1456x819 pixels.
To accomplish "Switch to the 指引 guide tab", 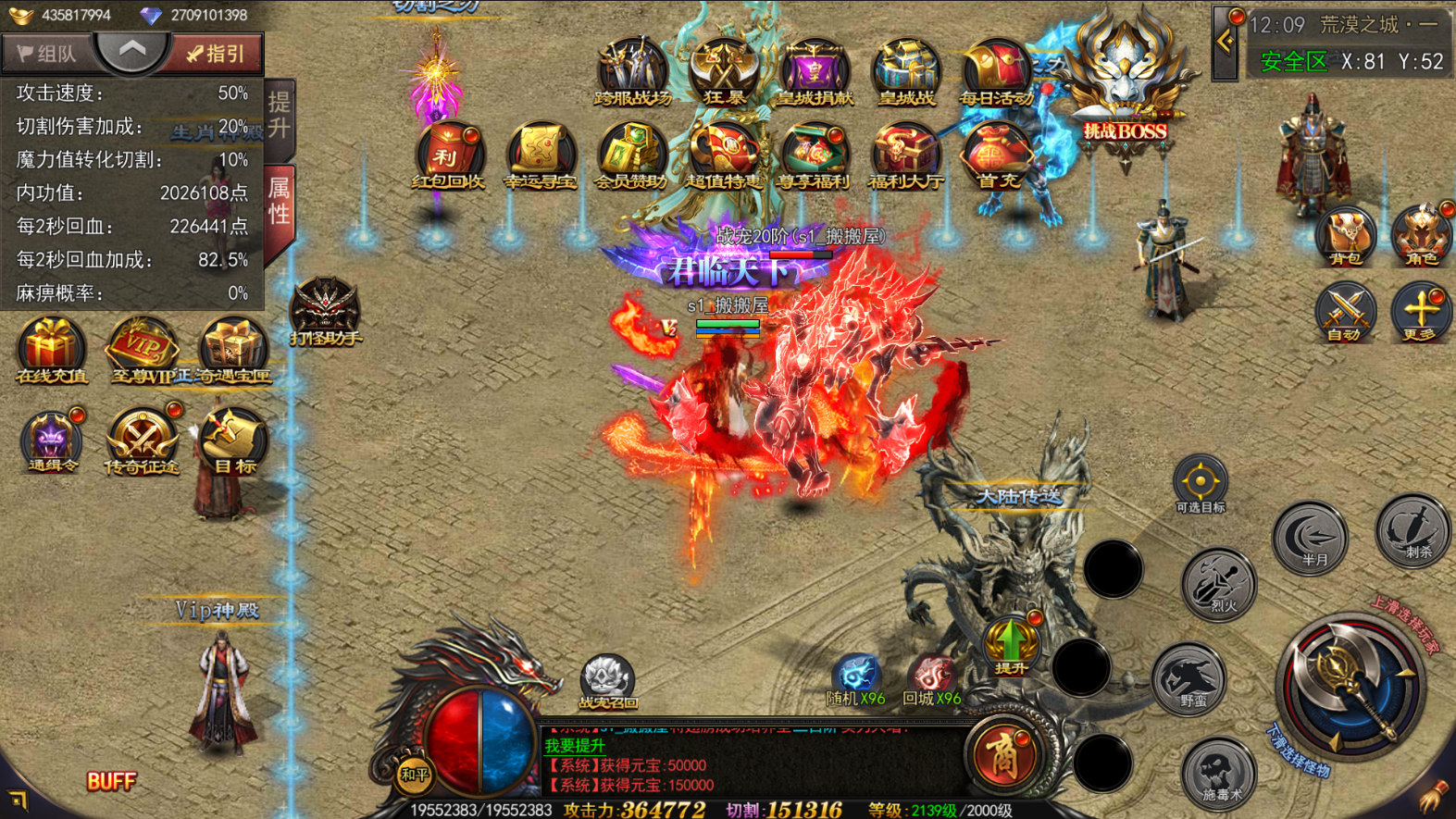I will pos(215,54).
